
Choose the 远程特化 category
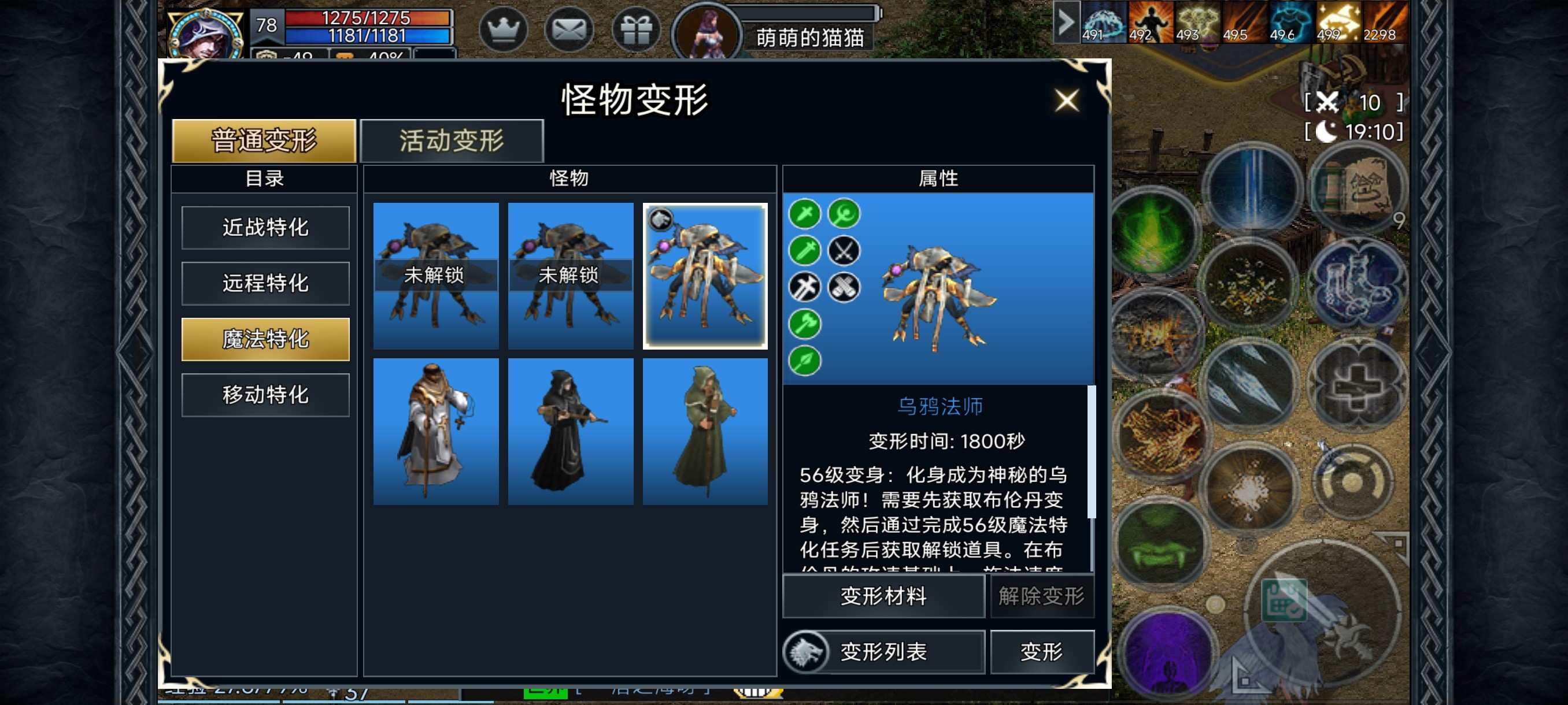coord(265,284)
